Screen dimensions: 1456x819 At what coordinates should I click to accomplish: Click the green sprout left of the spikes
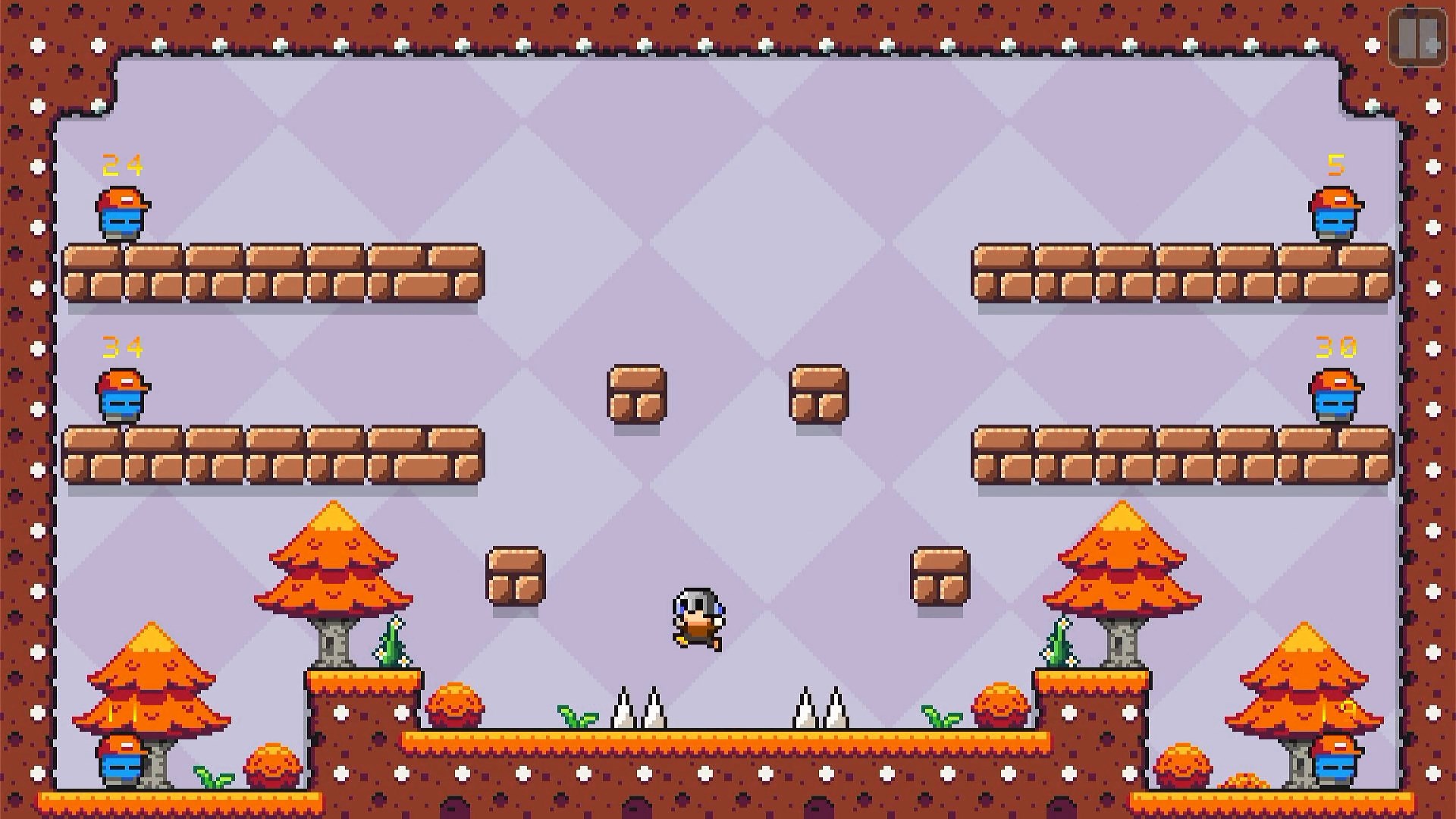574,717
